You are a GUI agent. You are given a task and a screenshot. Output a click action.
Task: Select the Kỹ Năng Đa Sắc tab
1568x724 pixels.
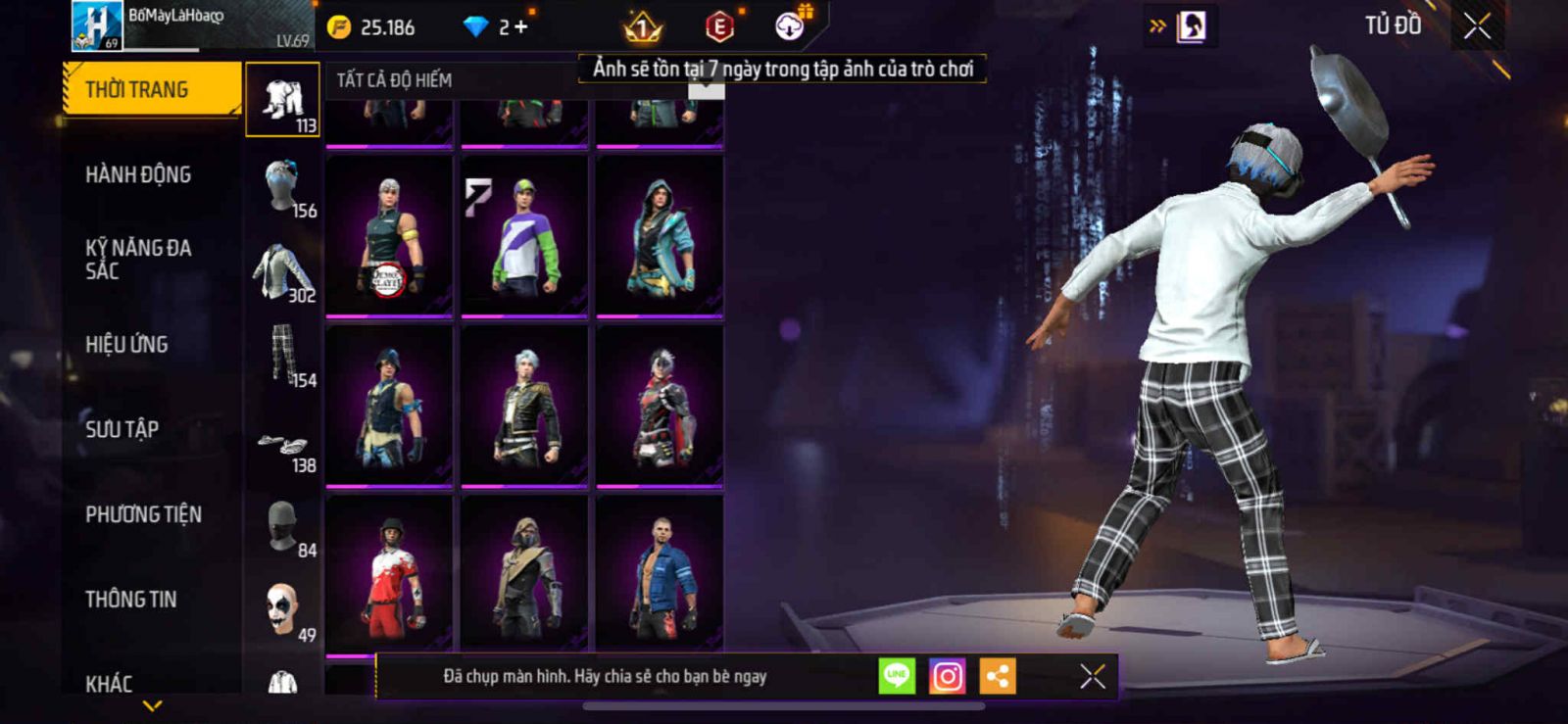(138, 259)
